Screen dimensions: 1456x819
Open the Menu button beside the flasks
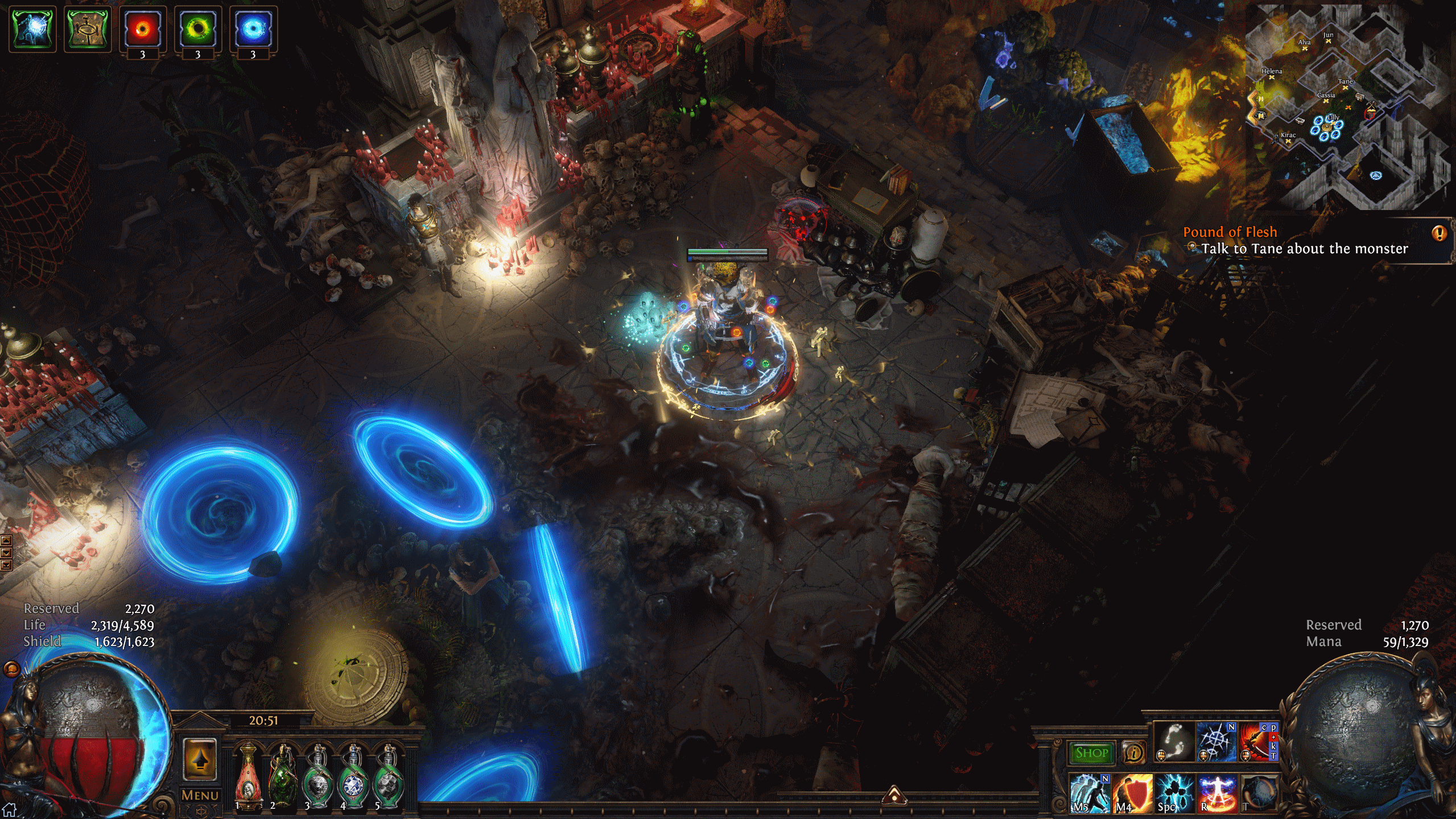(200, 795)
